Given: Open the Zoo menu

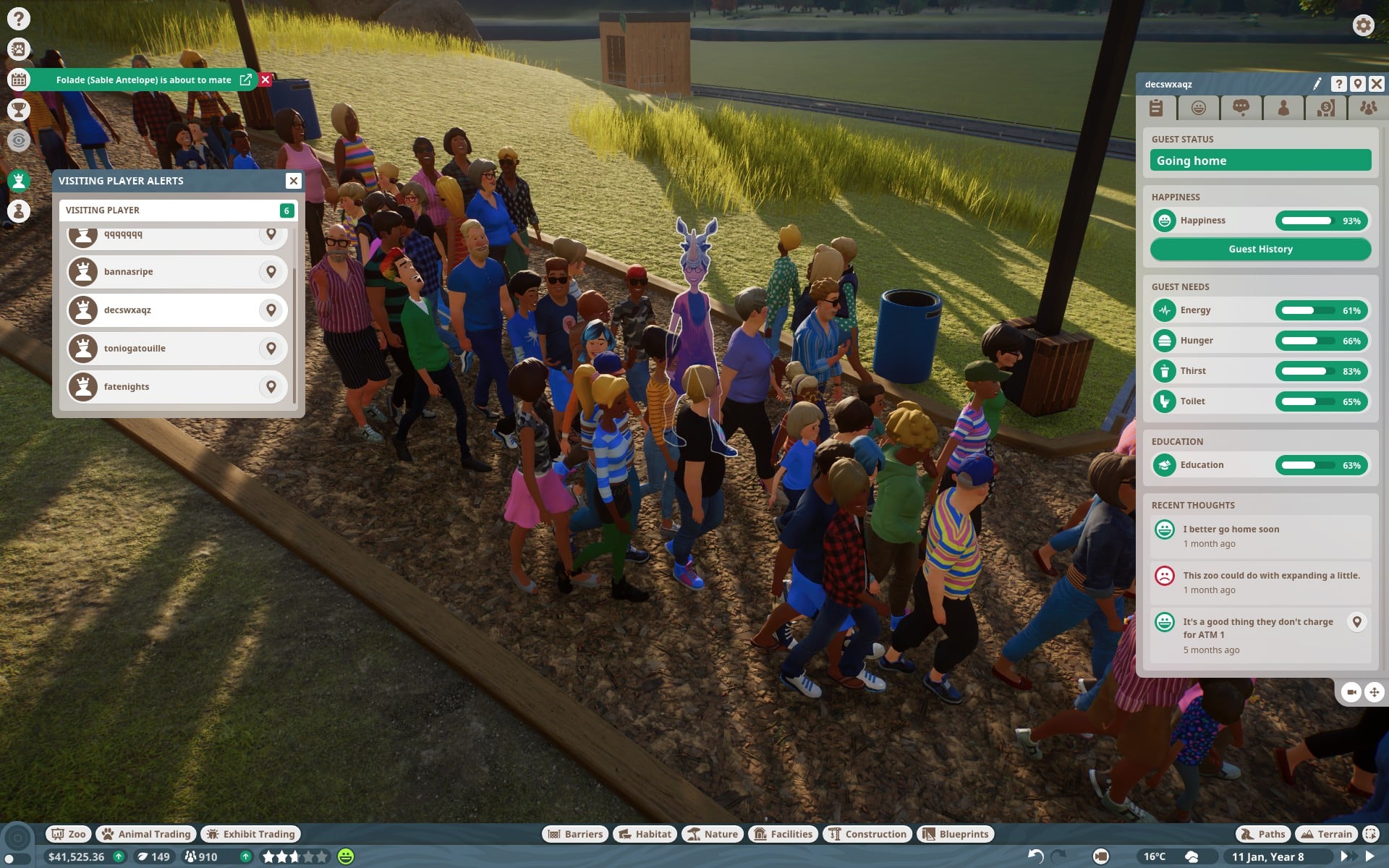Looking at the screenshot, I should [69, 834].
